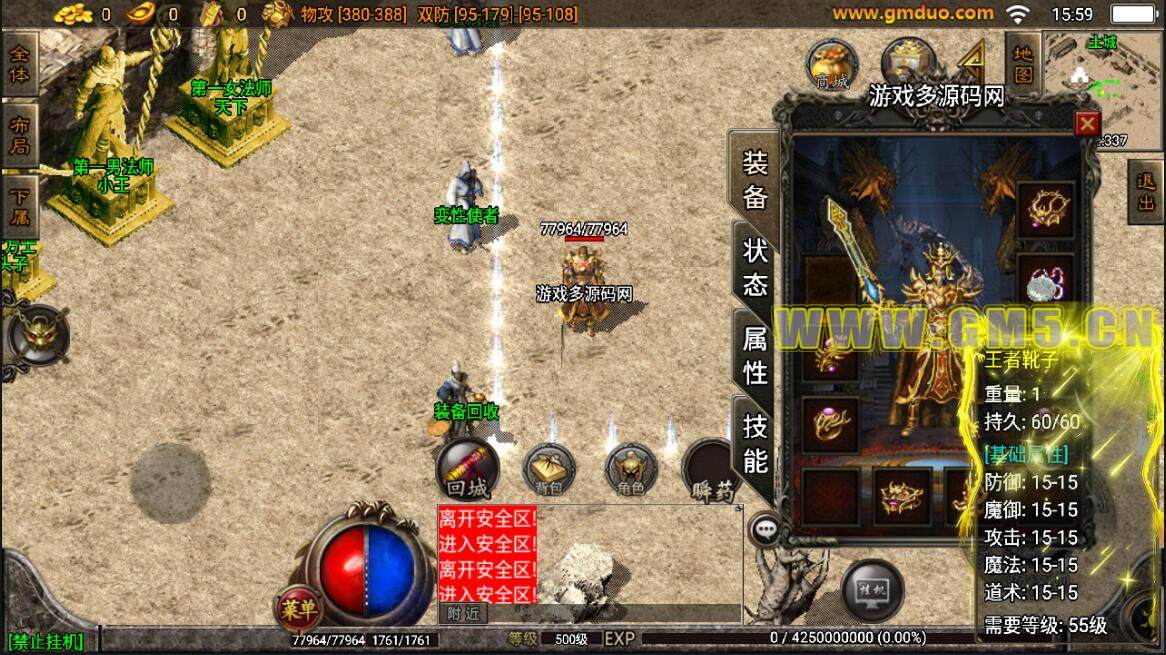This screenshot has width=1166, height=655.
Task: Open the 背包 backpack
Action: [x=549, y=469]
